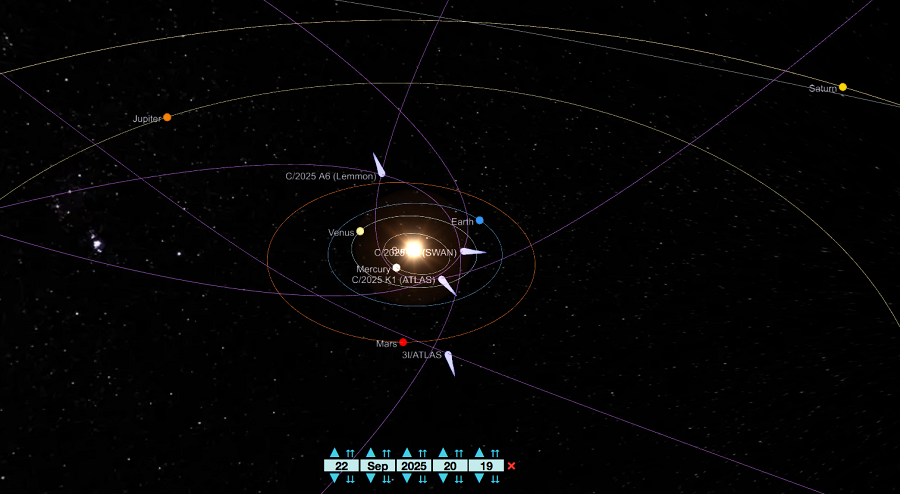Rewind the day using its double down arrows
The width and height of the screenshot is (900, 494).
(x=350, y=479)
